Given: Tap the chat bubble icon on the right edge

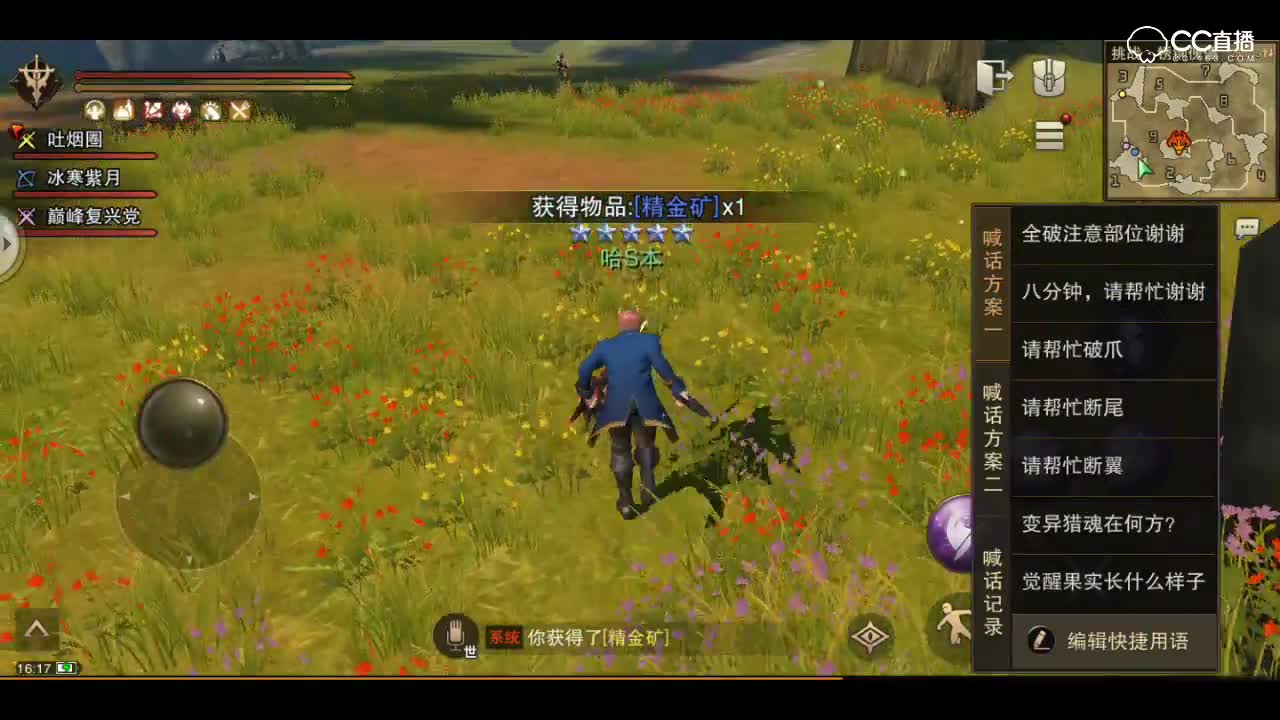Looking at the screenshot, I should click(1246, 228).
